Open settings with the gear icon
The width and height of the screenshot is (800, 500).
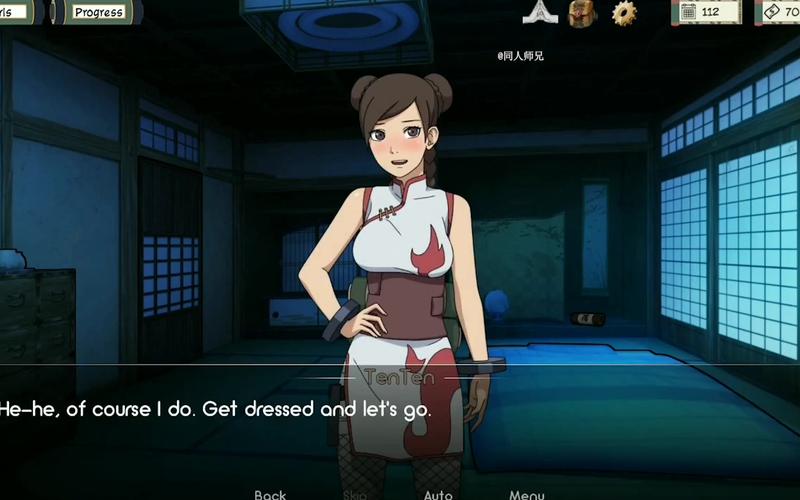(x=624, y=12)
